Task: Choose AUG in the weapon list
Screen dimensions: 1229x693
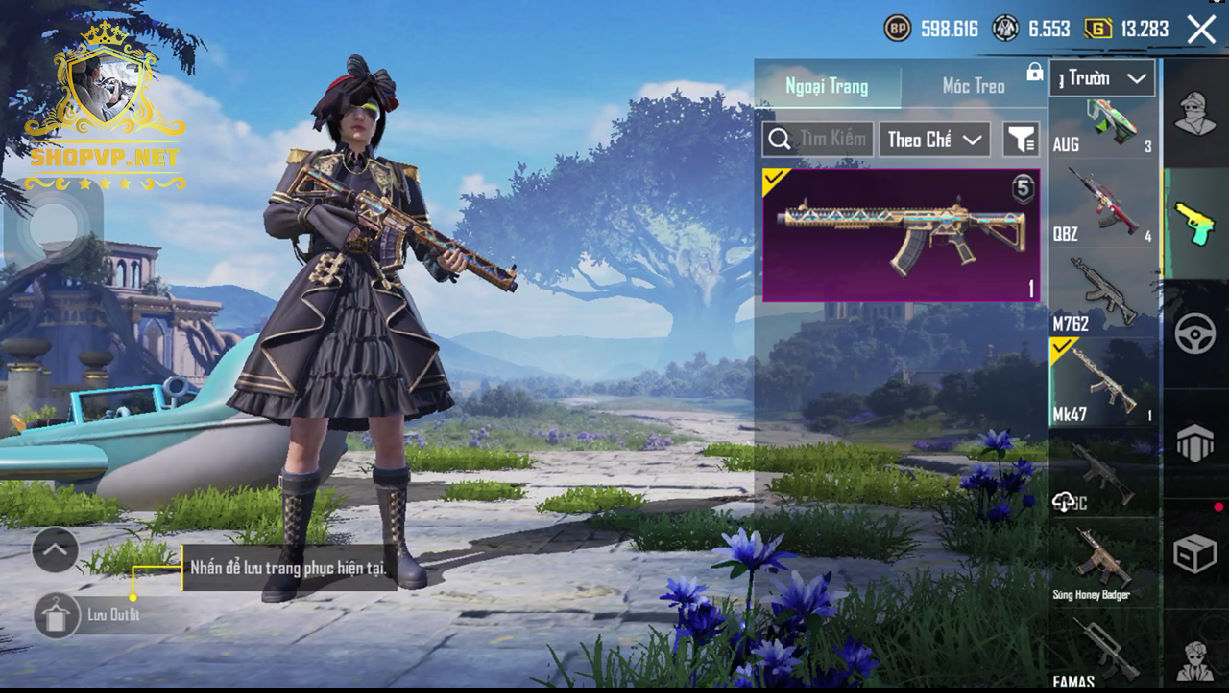Action: [x=1102, y=127]
